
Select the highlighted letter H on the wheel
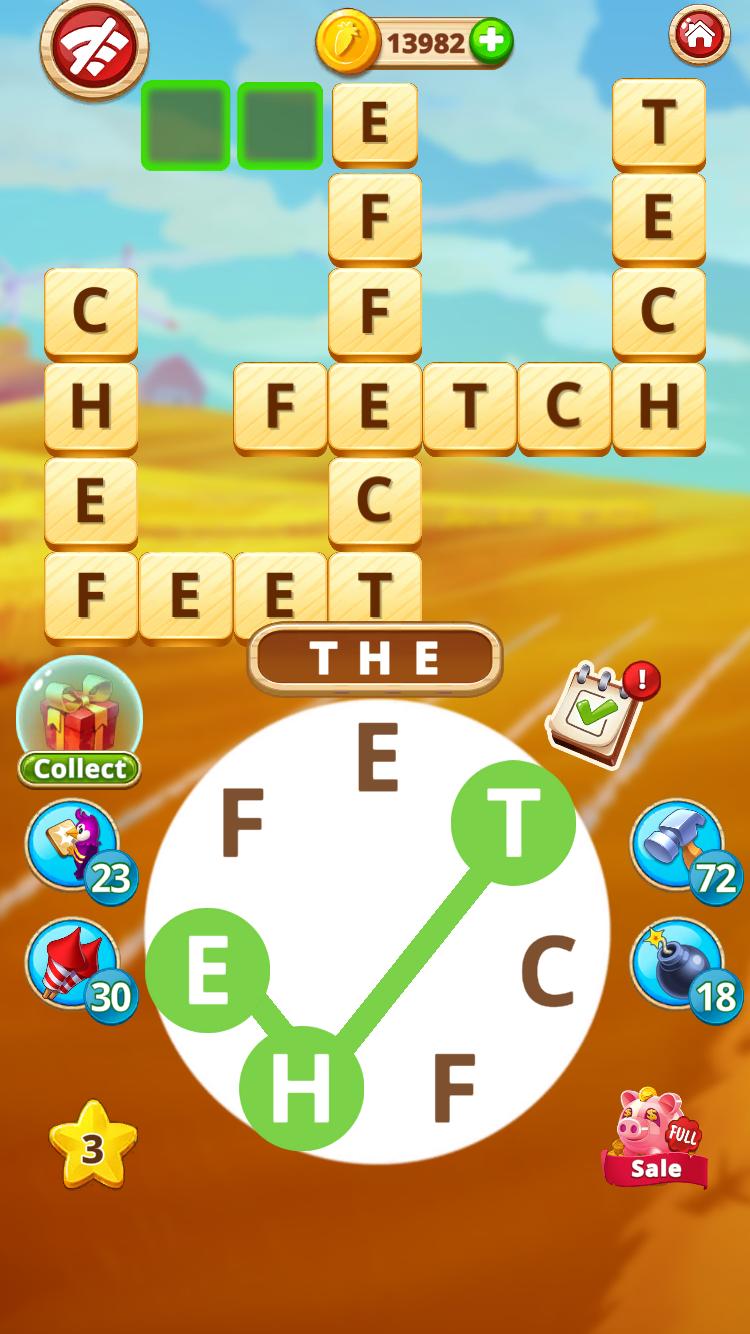click(x=301, y=1088)
